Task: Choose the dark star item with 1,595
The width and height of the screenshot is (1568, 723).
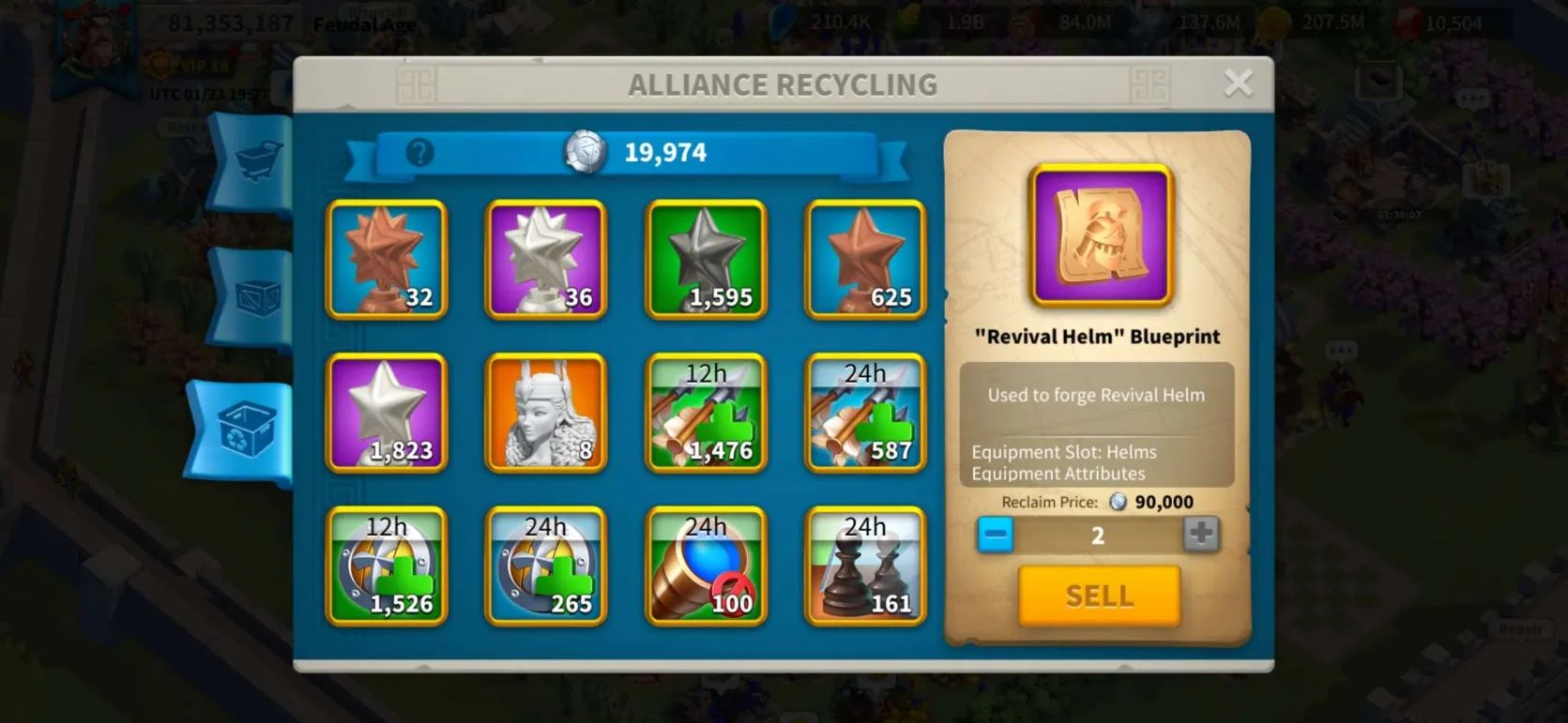Action: click(706, 260)
